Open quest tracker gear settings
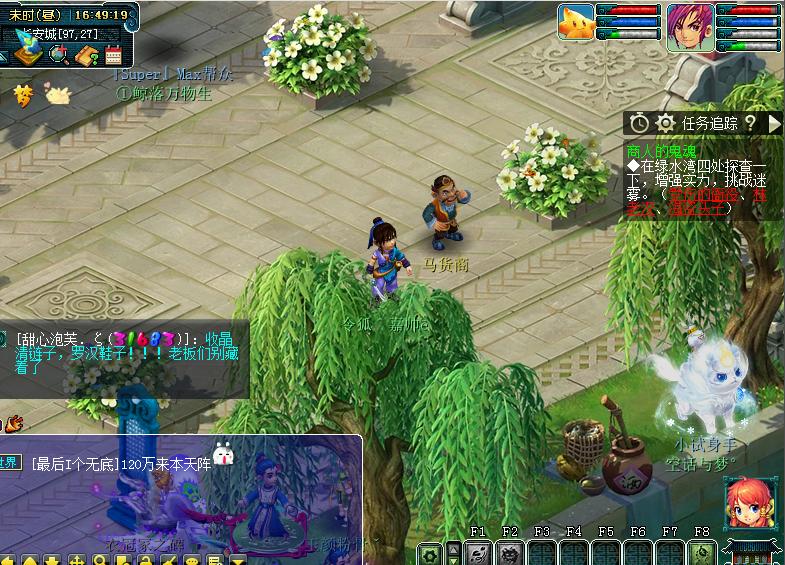 pyautogui.click(x=665, y=123)
